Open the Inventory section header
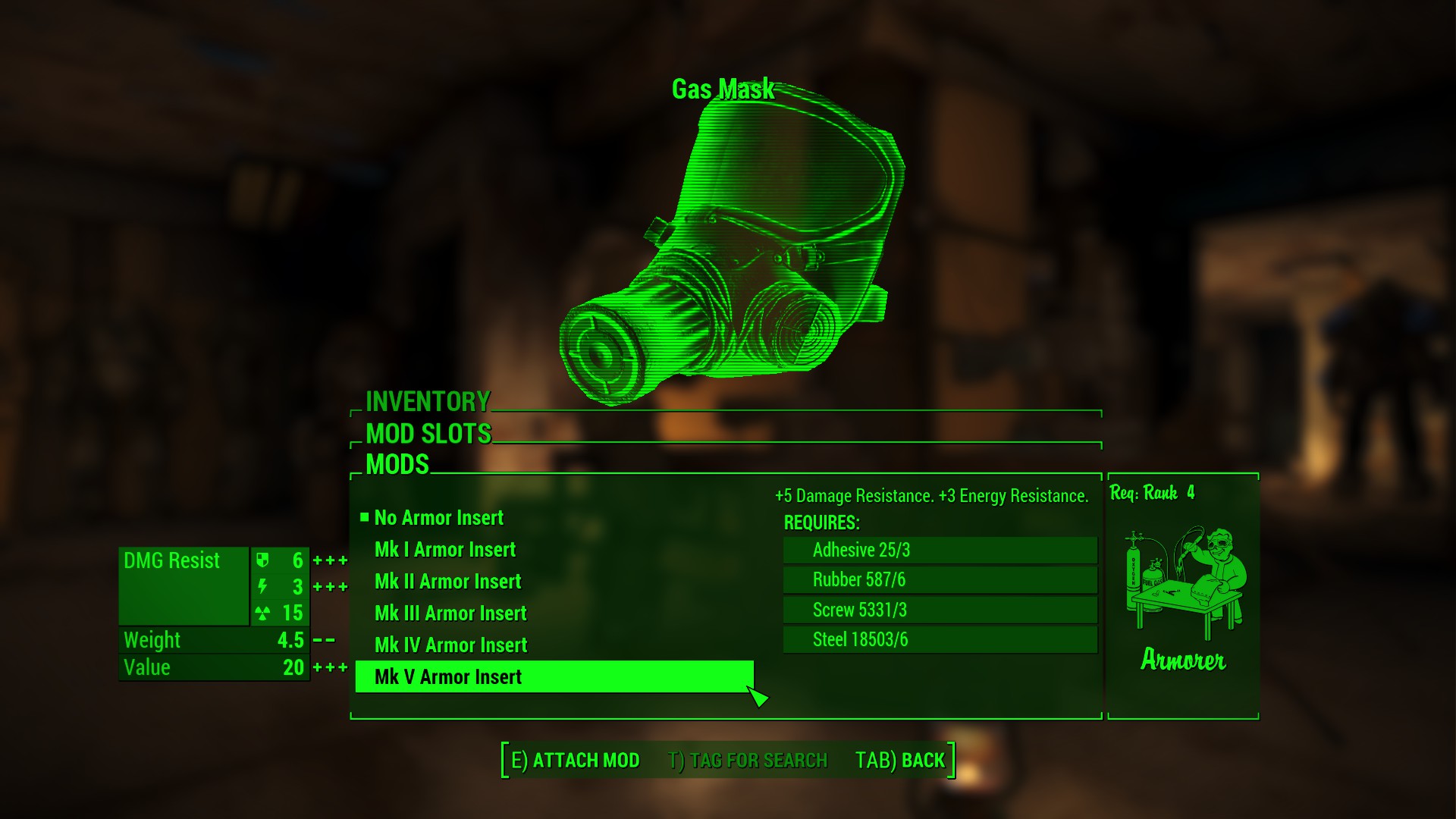The height and width of the screenshot is (819, 1456). pos(428,401)
